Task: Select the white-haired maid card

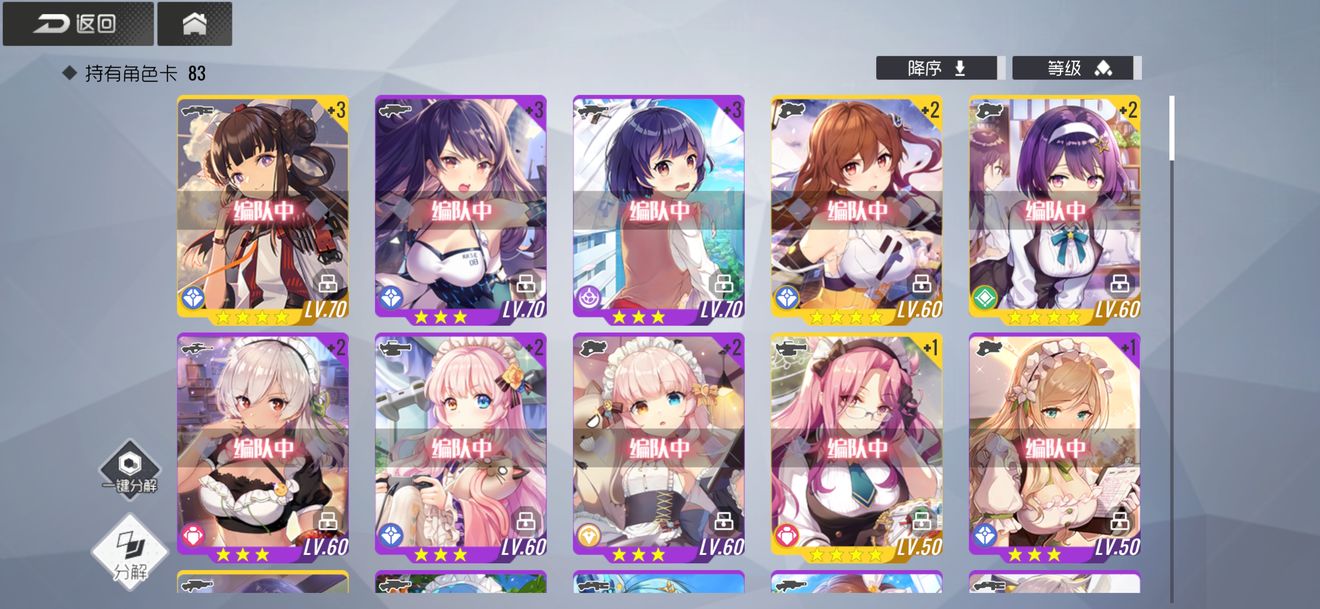Action: click(262, 444)
